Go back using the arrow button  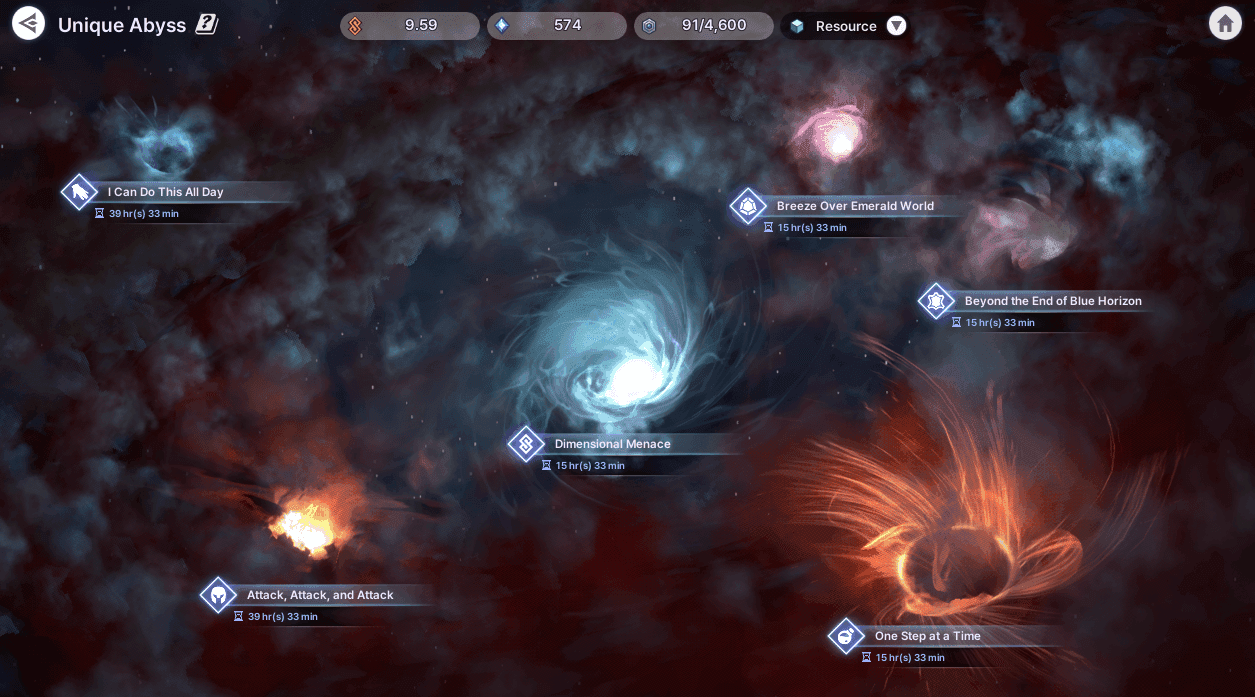[29, 23]
